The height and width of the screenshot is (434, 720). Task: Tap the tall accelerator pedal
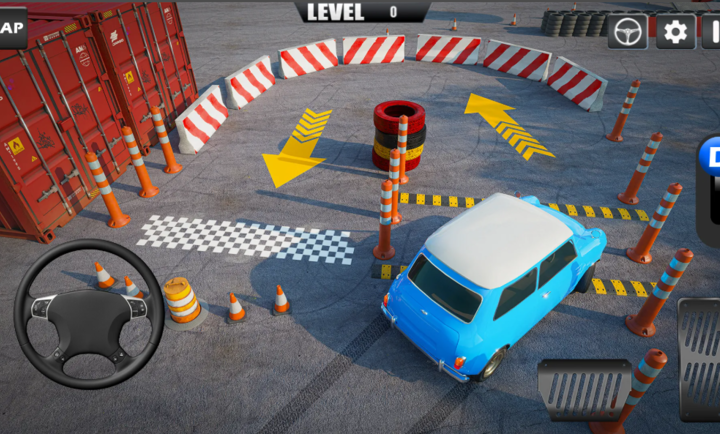(x=700, y=358)
